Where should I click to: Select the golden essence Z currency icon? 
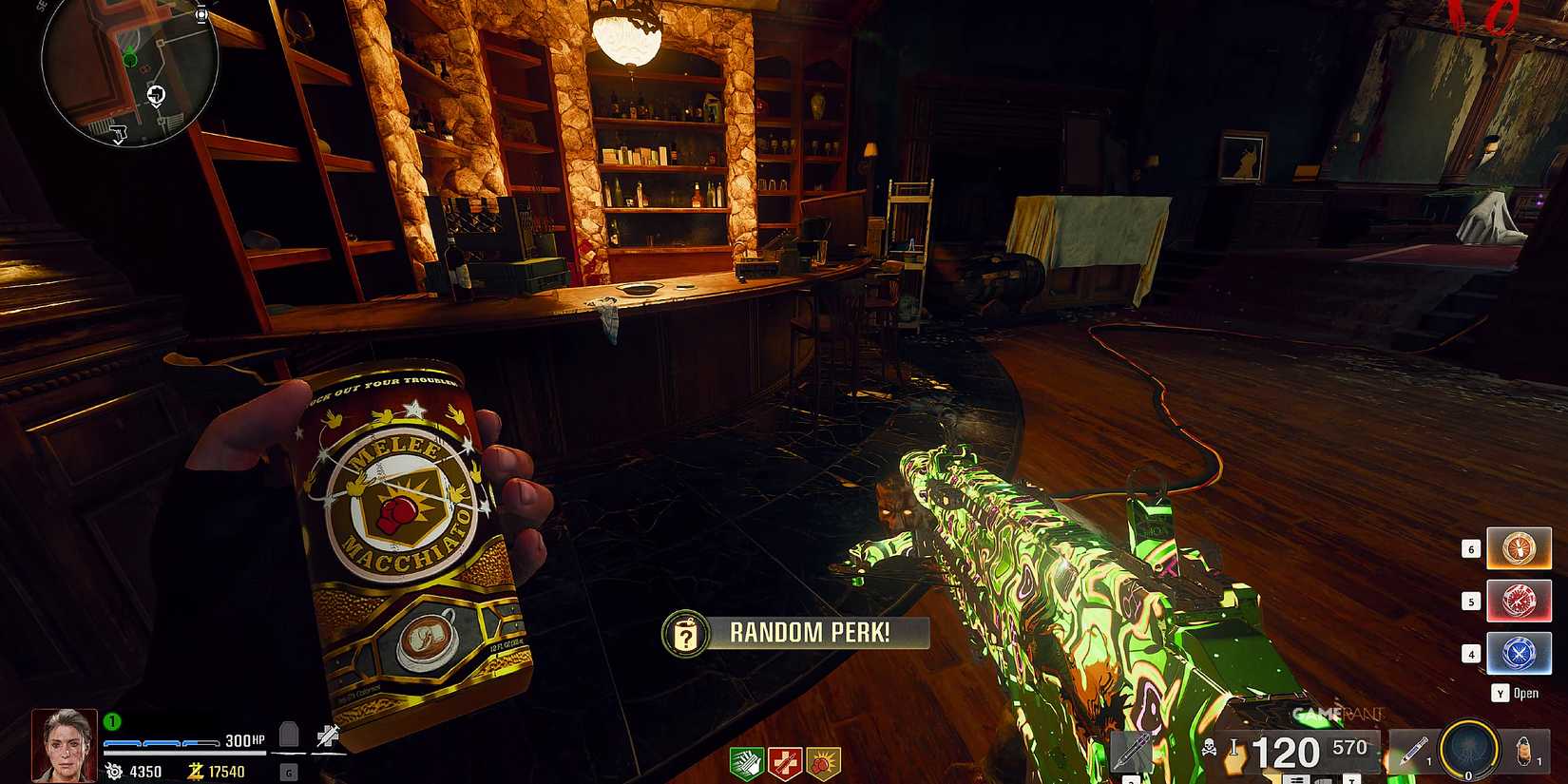coord(196,771)
